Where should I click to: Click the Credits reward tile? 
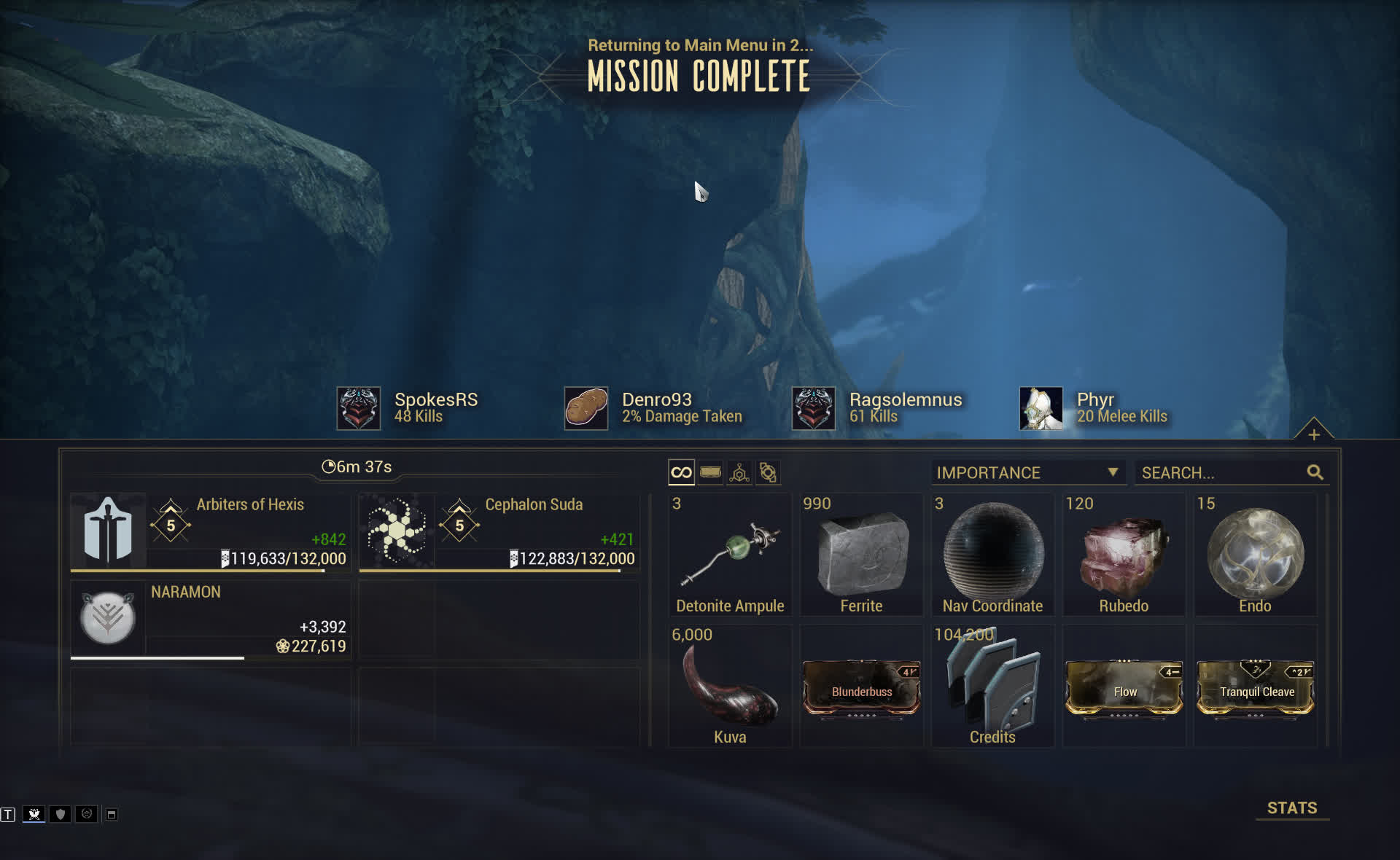(x=992, y=687)
